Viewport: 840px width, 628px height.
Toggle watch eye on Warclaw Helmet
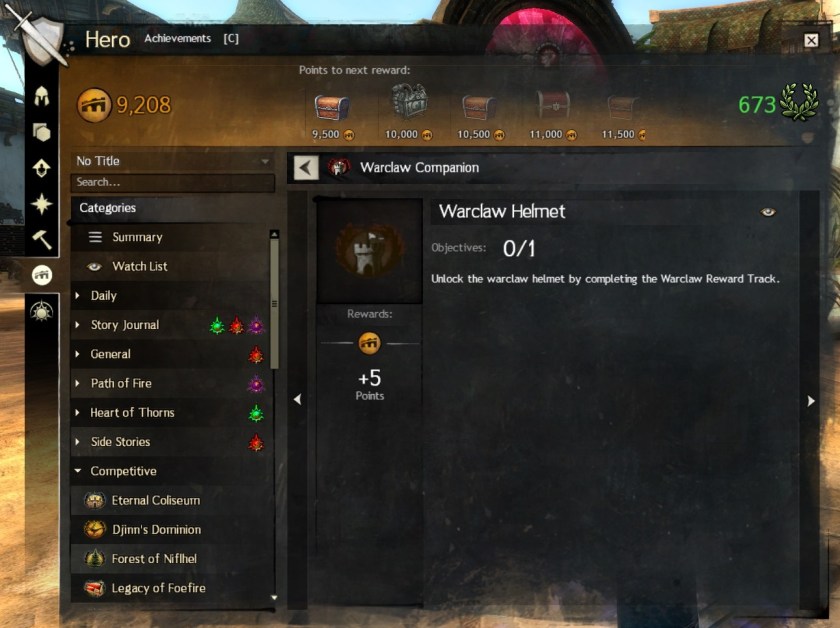tap(768, 212)
